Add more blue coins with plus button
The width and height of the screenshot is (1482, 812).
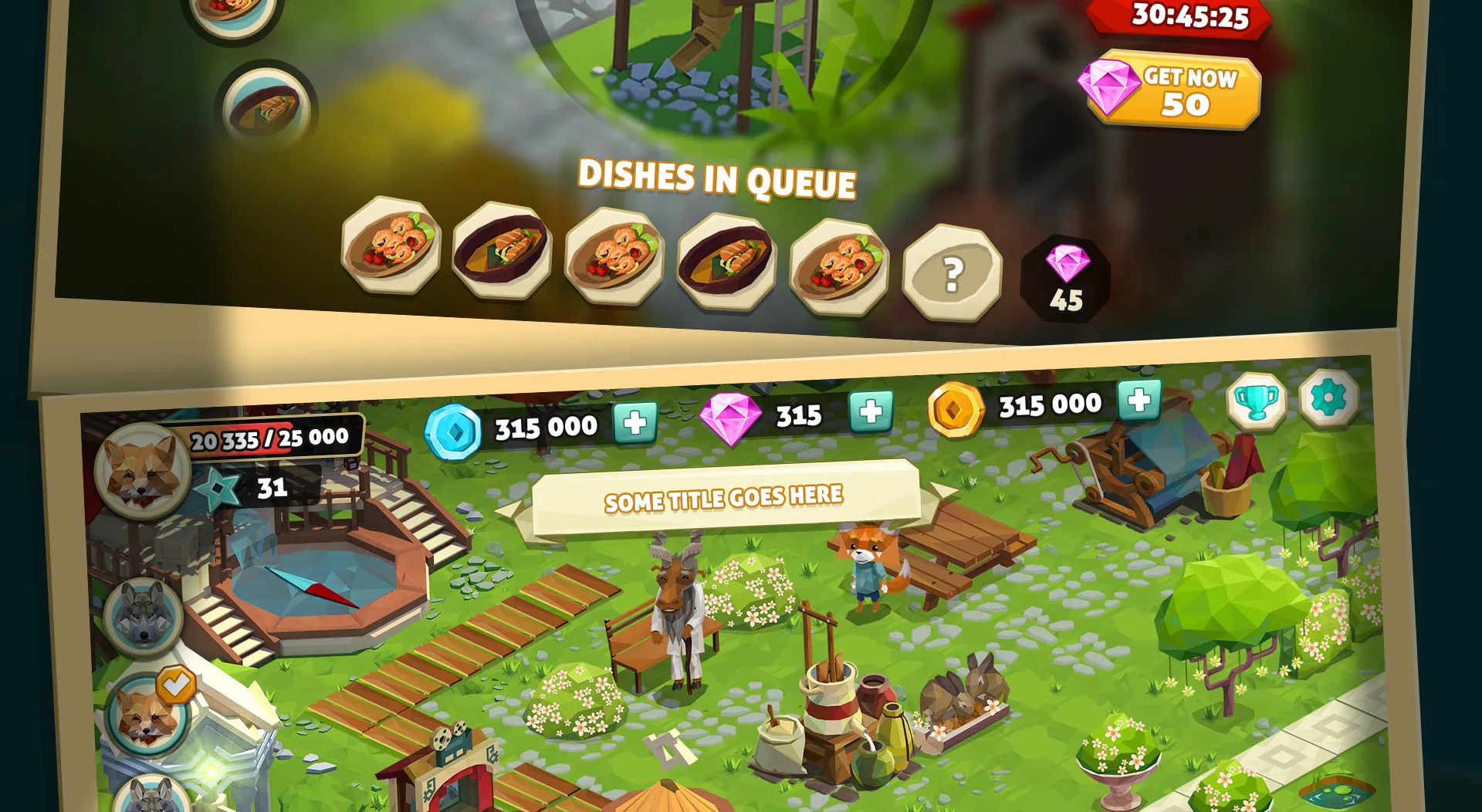[635, 422]
